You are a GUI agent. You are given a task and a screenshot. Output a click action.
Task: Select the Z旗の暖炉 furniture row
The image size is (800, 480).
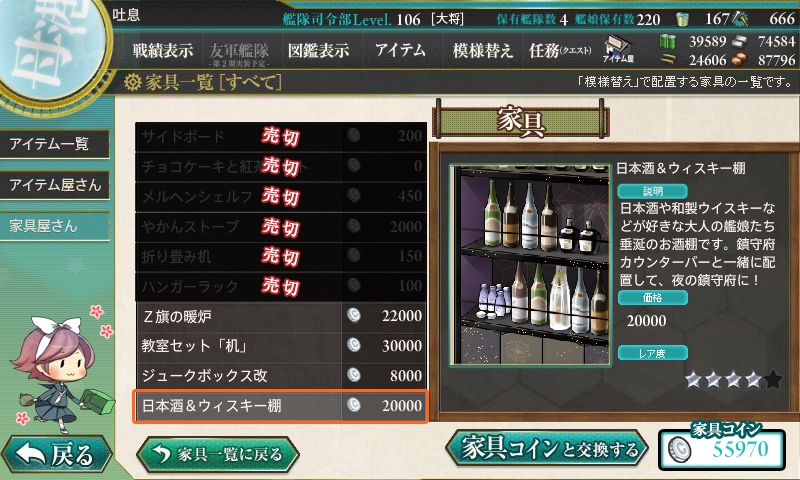click(281, 316)
